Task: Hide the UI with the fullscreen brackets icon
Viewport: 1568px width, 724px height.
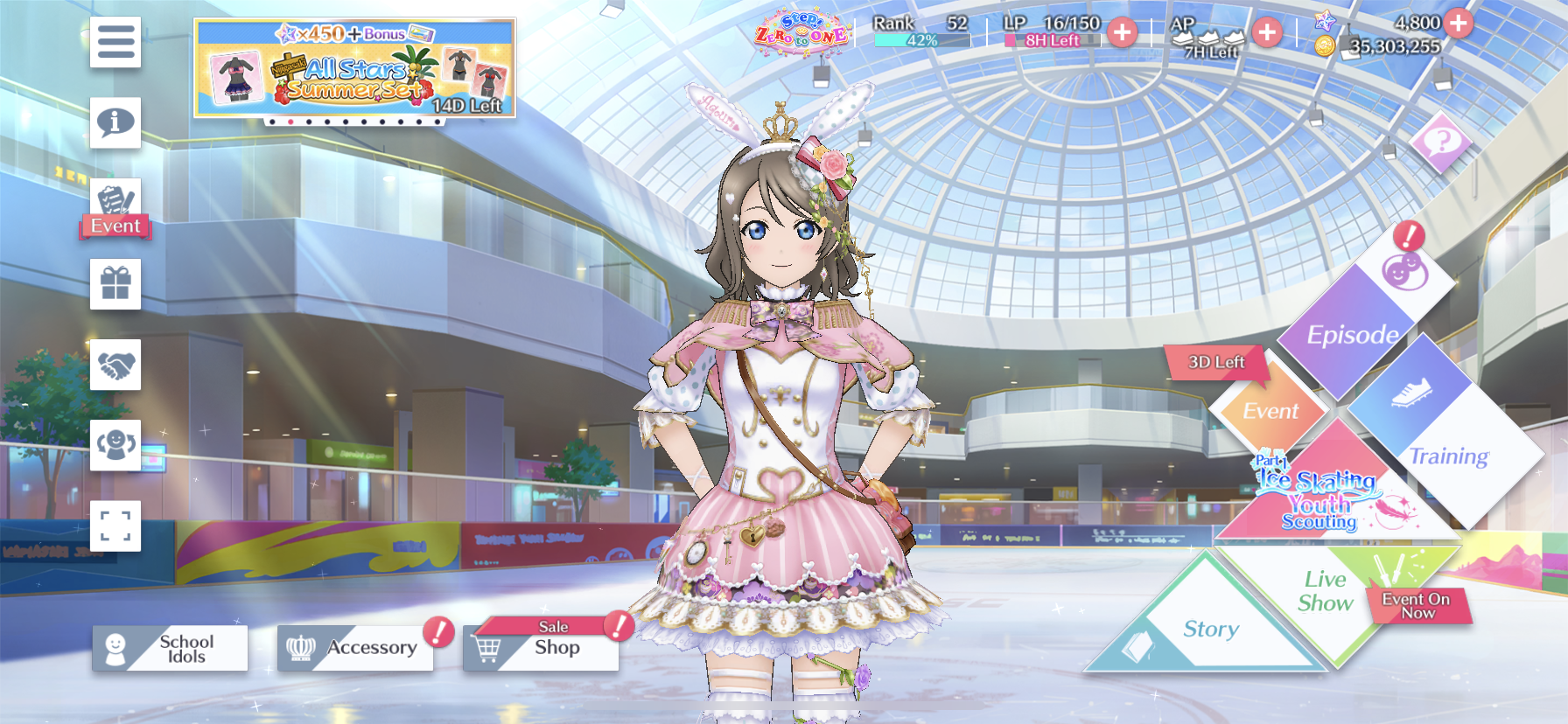Action: click(x=115, y=526)
